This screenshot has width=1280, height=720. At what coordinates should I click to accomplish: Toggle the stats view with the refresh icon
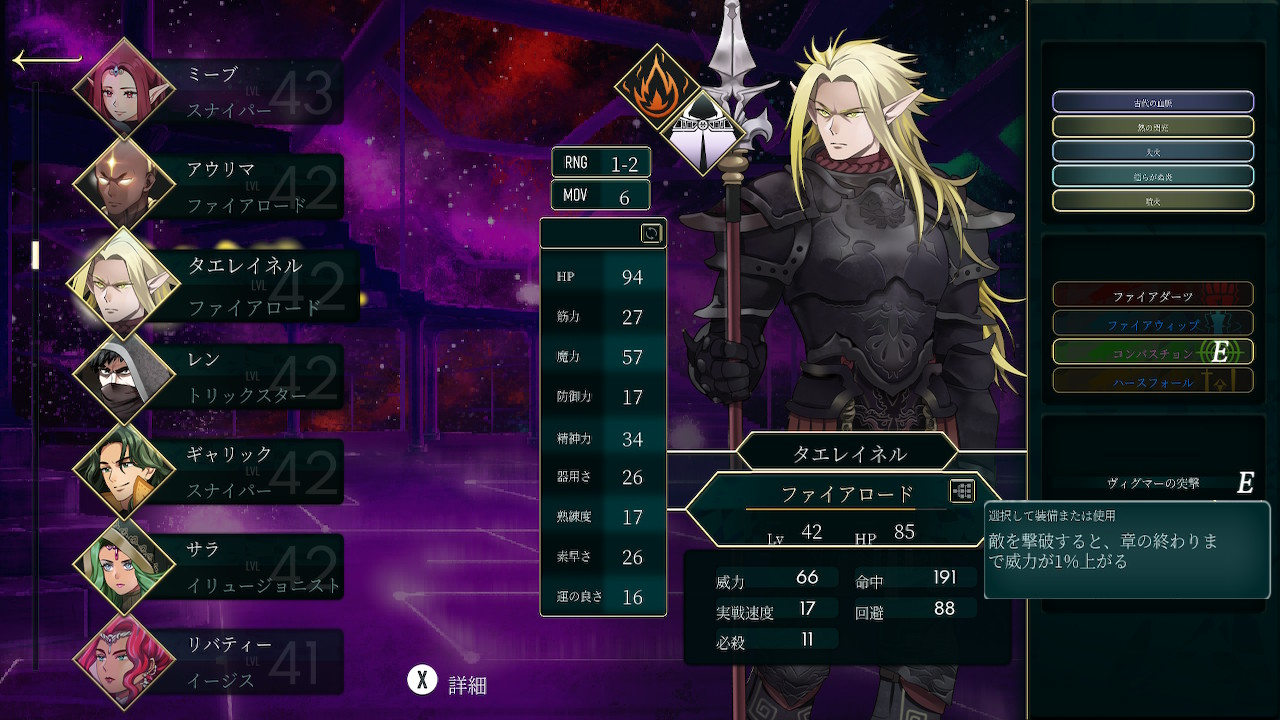(651, 234)
